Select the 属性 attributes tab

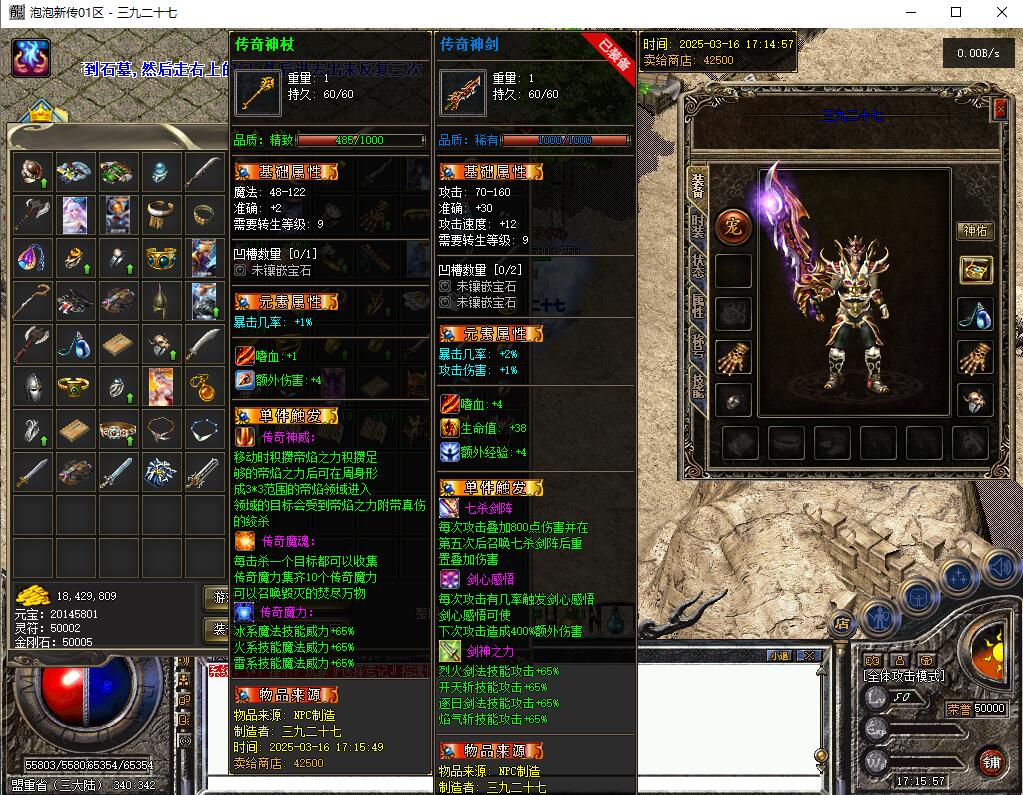[x=697, y=306]
